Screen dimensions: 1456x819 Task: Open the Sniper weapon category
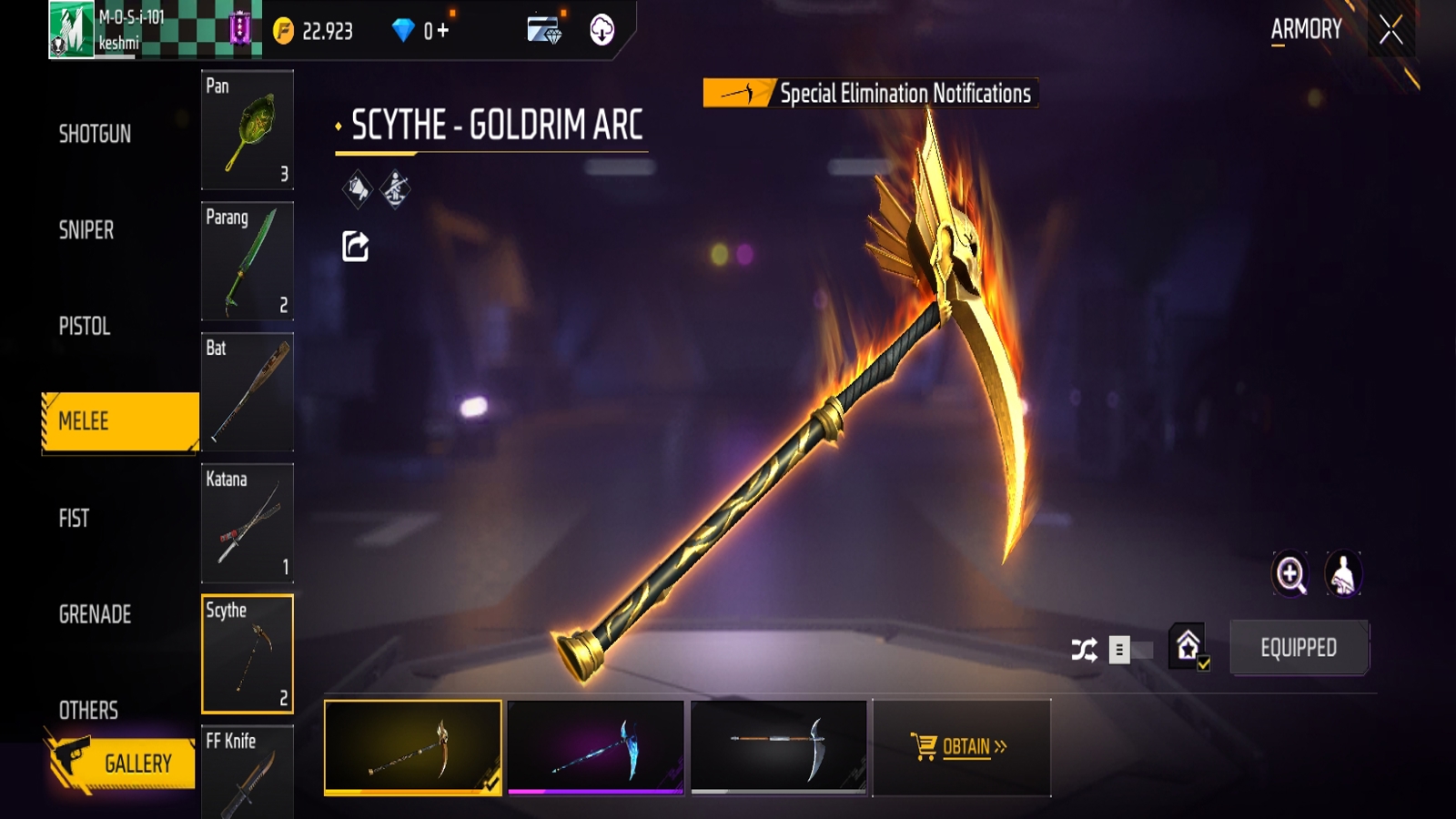[86, 230]
